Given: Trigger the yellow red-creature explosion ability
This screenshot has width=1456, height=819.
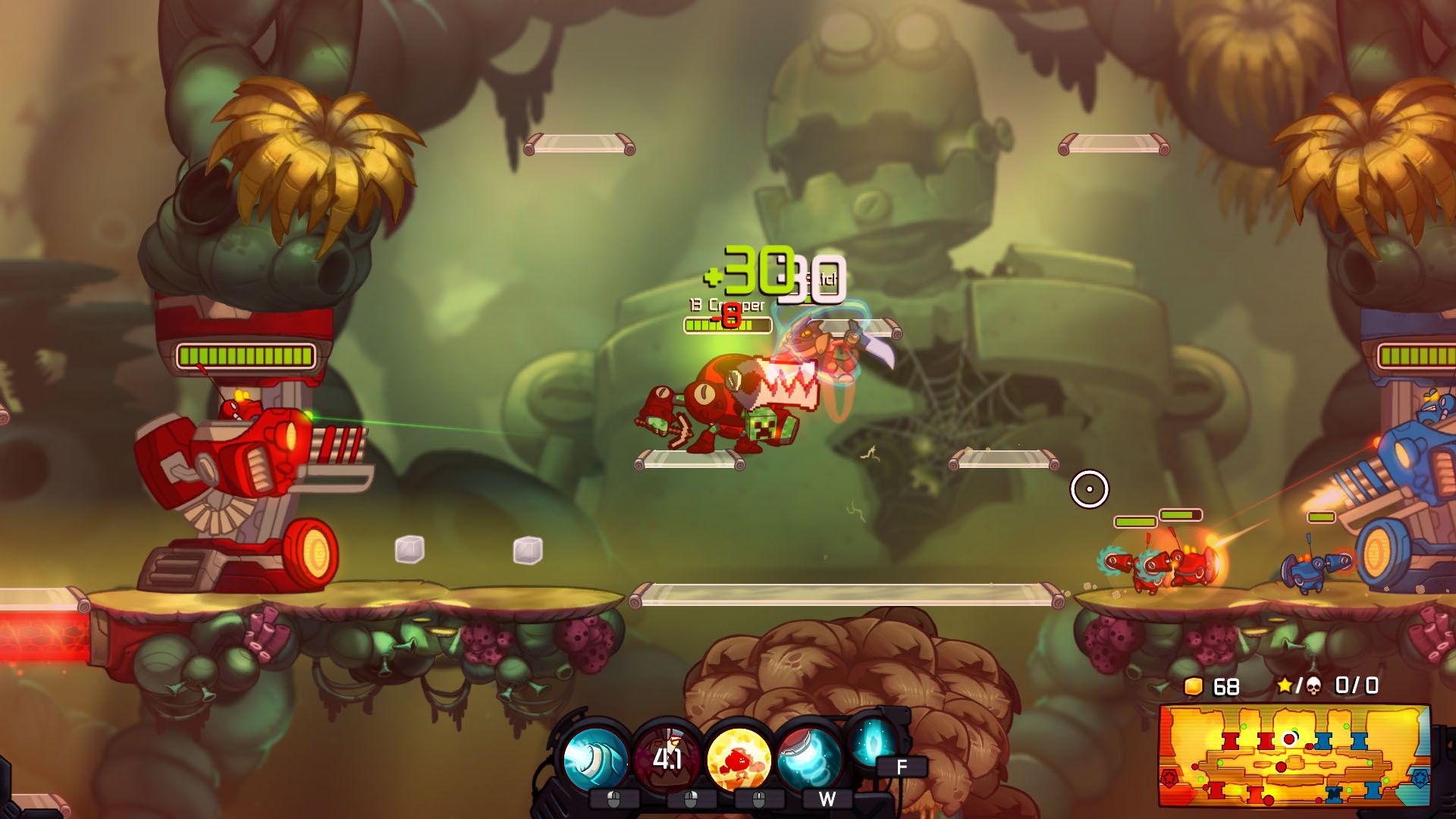Looking at the screenshot, I should tap(738, 758).
